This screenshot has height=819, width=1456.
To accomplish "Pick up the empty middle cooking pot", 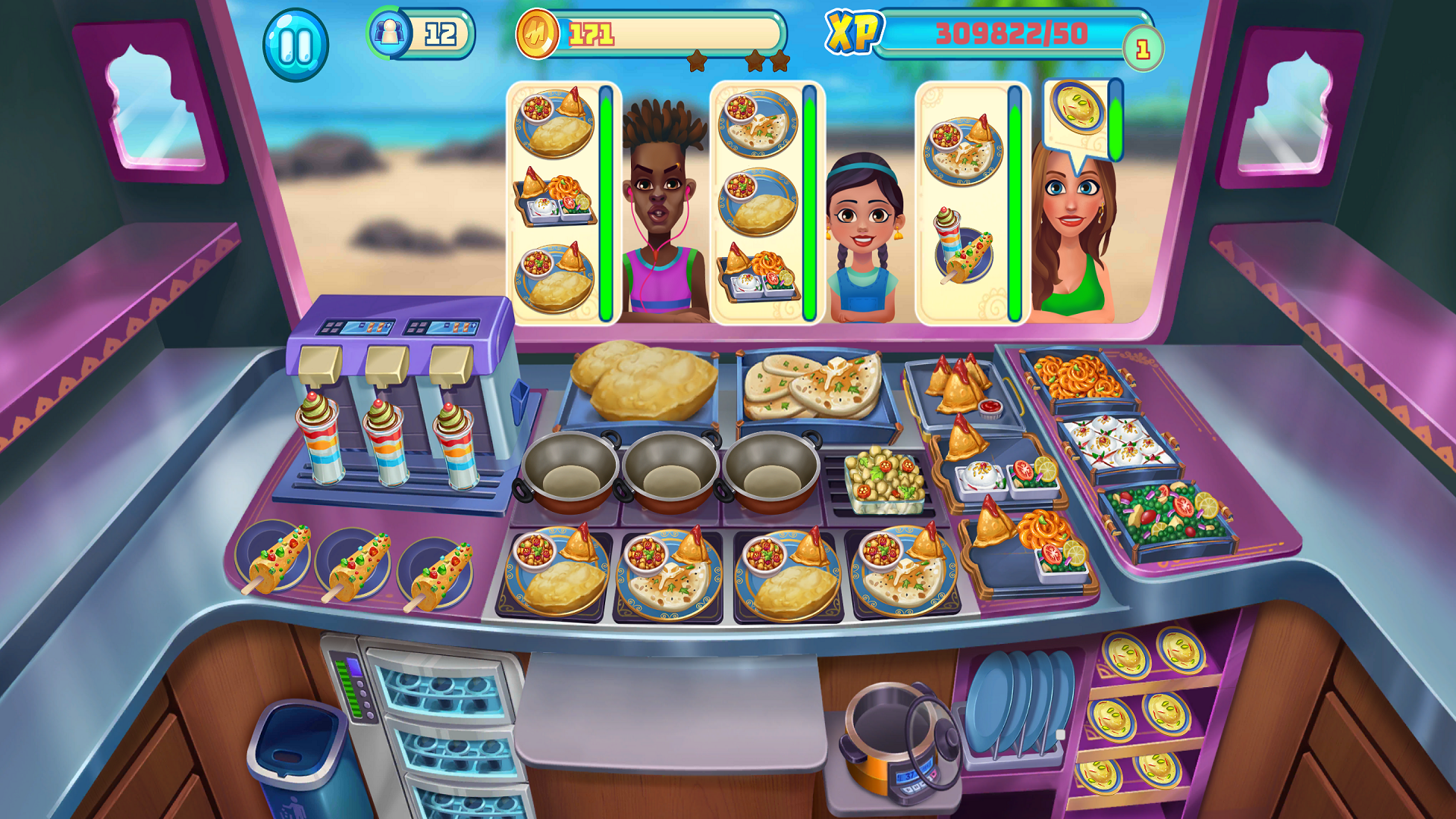I will (671, 470).
